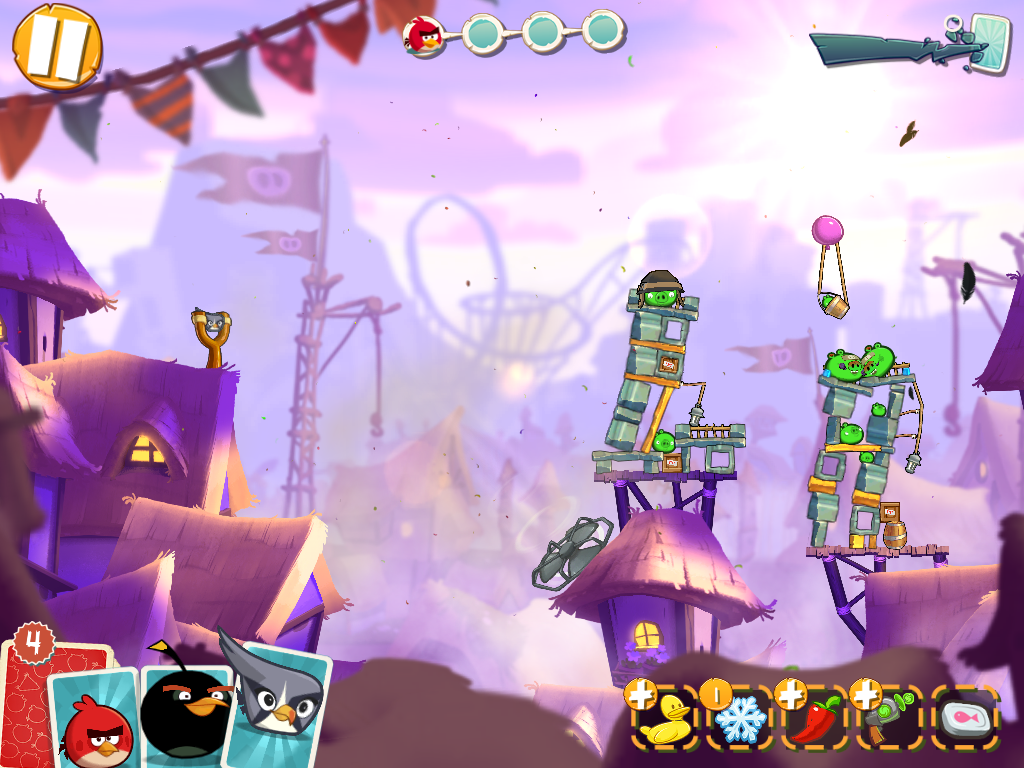Pause the game with the orange button
Viewport: 1024px width, 768px height.
pyautogui.click(x=57, y=47)
